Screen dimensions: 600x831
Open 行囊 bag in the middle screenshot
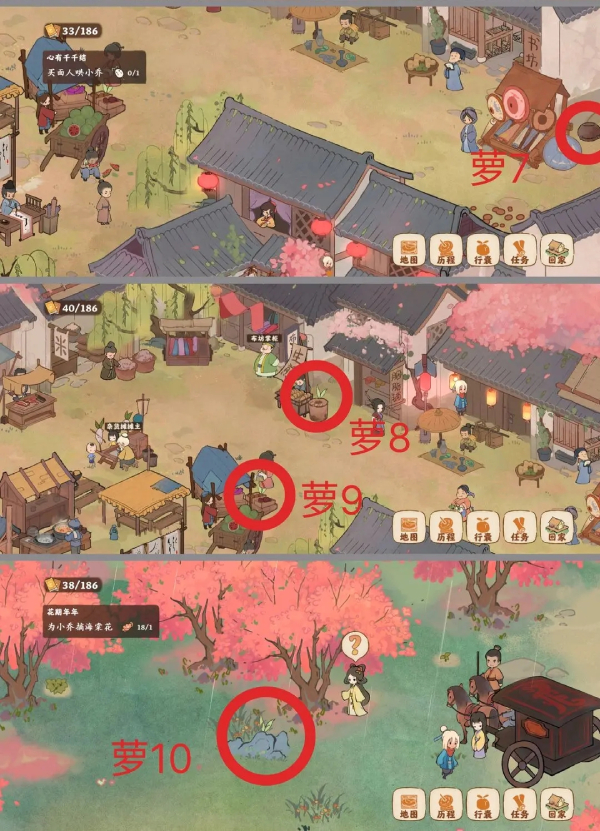(x=482, y=527)
